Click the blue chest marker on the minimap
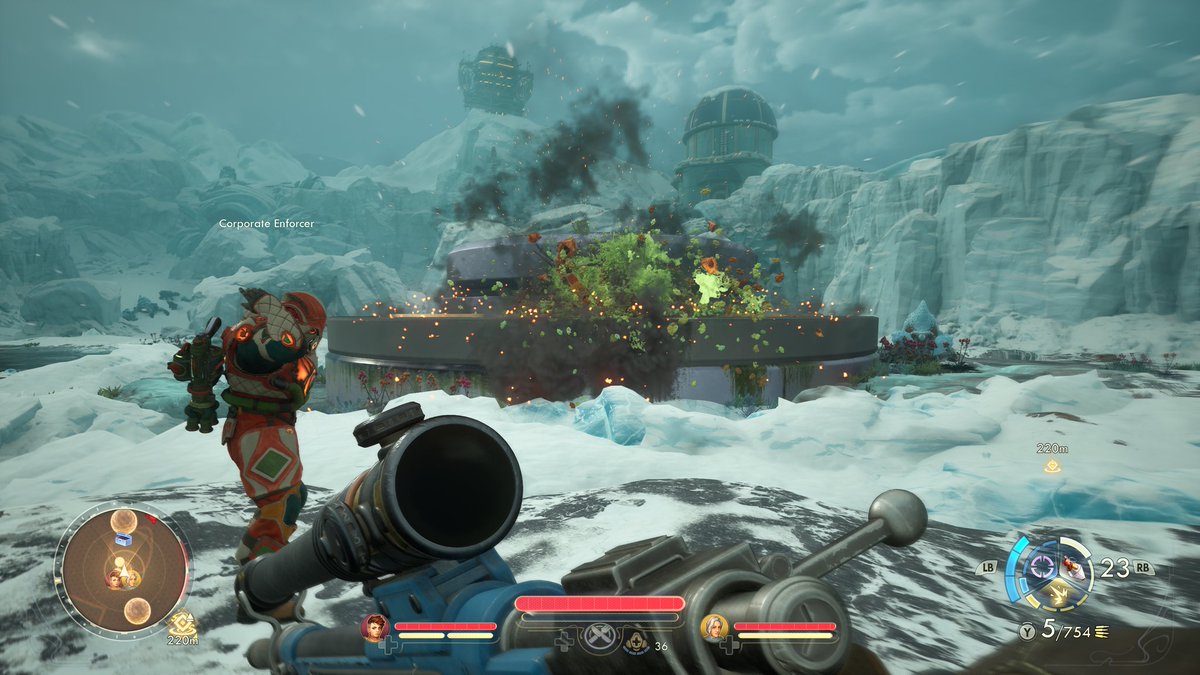The image size is (1200, 675). point(124,538)
